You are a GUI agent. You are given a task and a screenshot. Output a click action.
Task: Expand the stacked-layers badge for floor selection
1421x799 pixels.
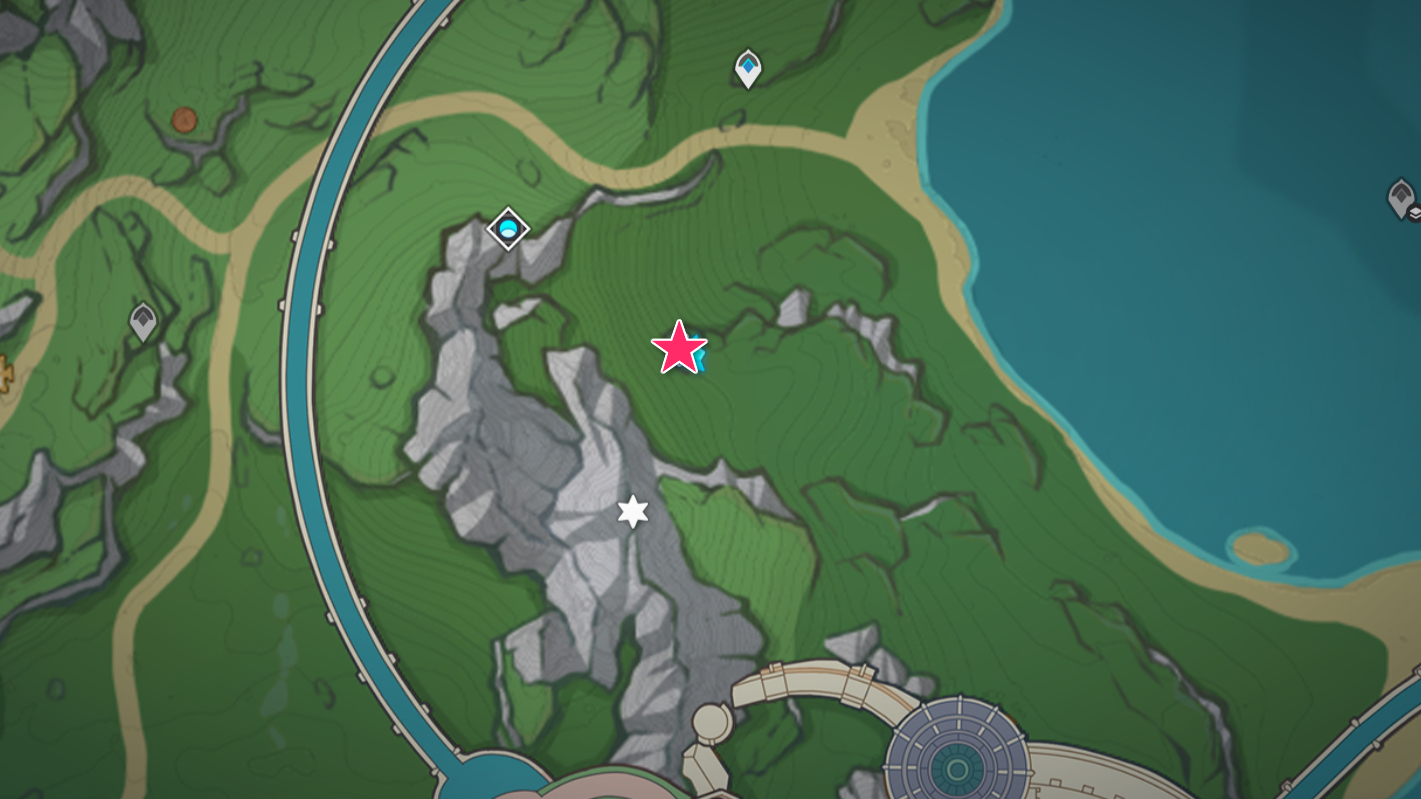[x=1412, y=213]
